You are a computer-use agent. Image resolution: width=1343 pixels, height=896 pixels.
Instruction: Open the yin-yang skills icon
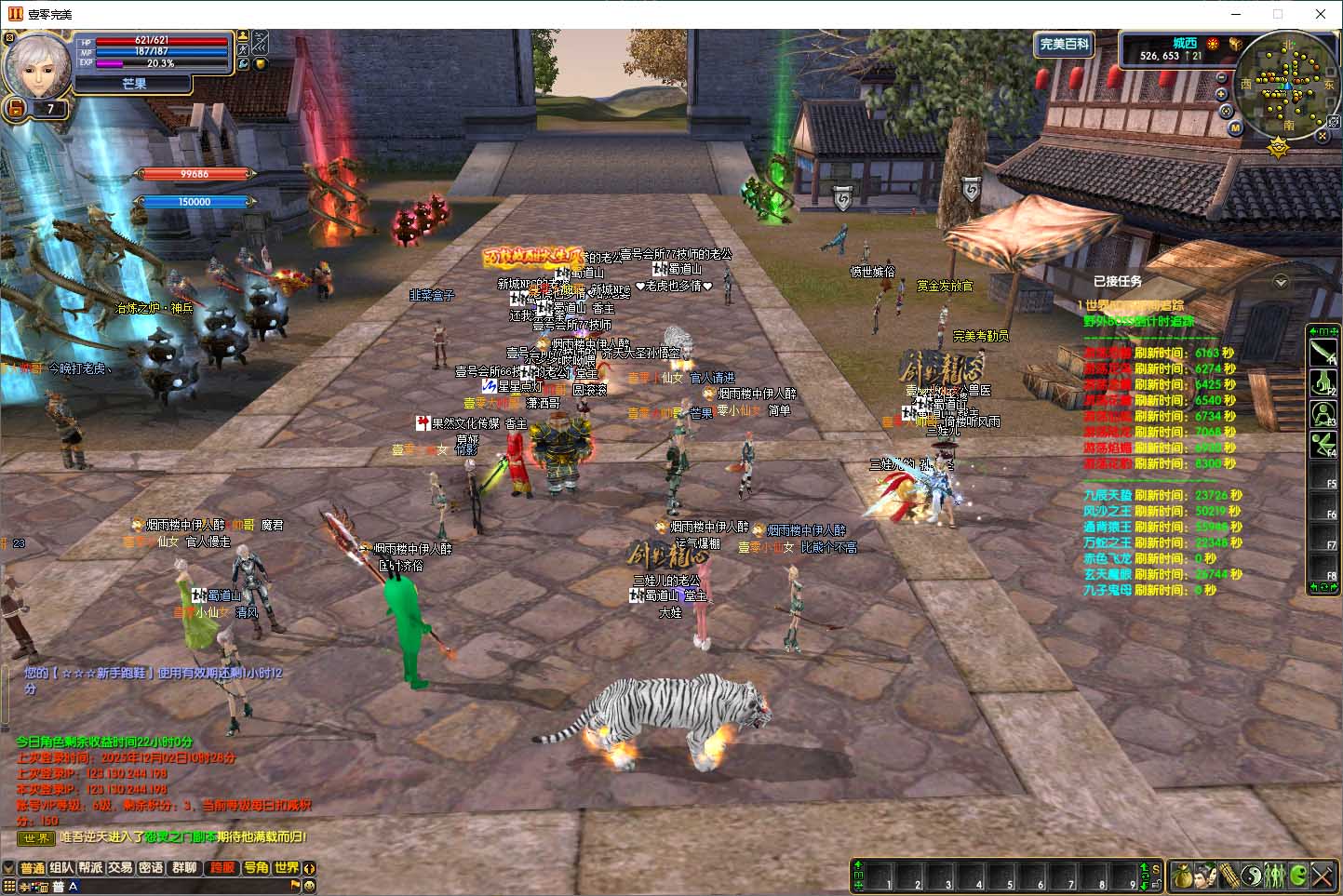(1252, 876)
